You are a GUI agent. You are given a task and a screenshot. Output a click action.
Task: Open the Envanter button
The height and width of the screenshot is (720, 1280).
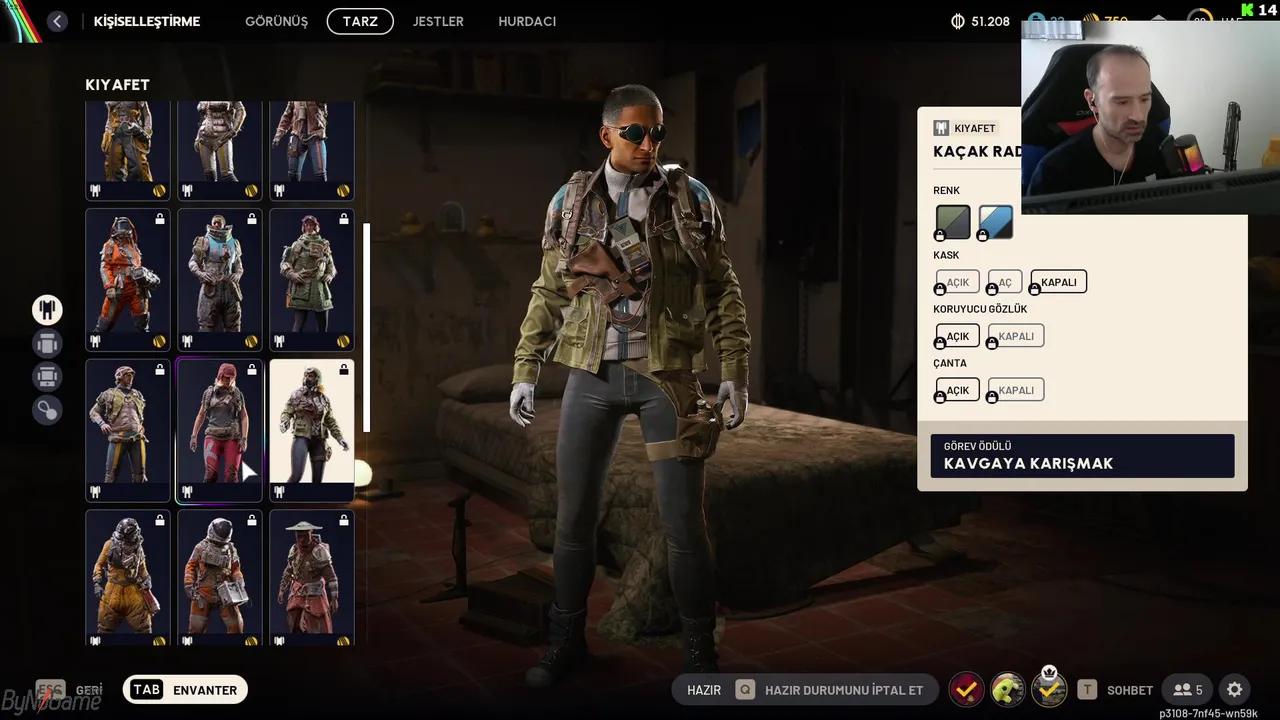[x=186, y=689]
